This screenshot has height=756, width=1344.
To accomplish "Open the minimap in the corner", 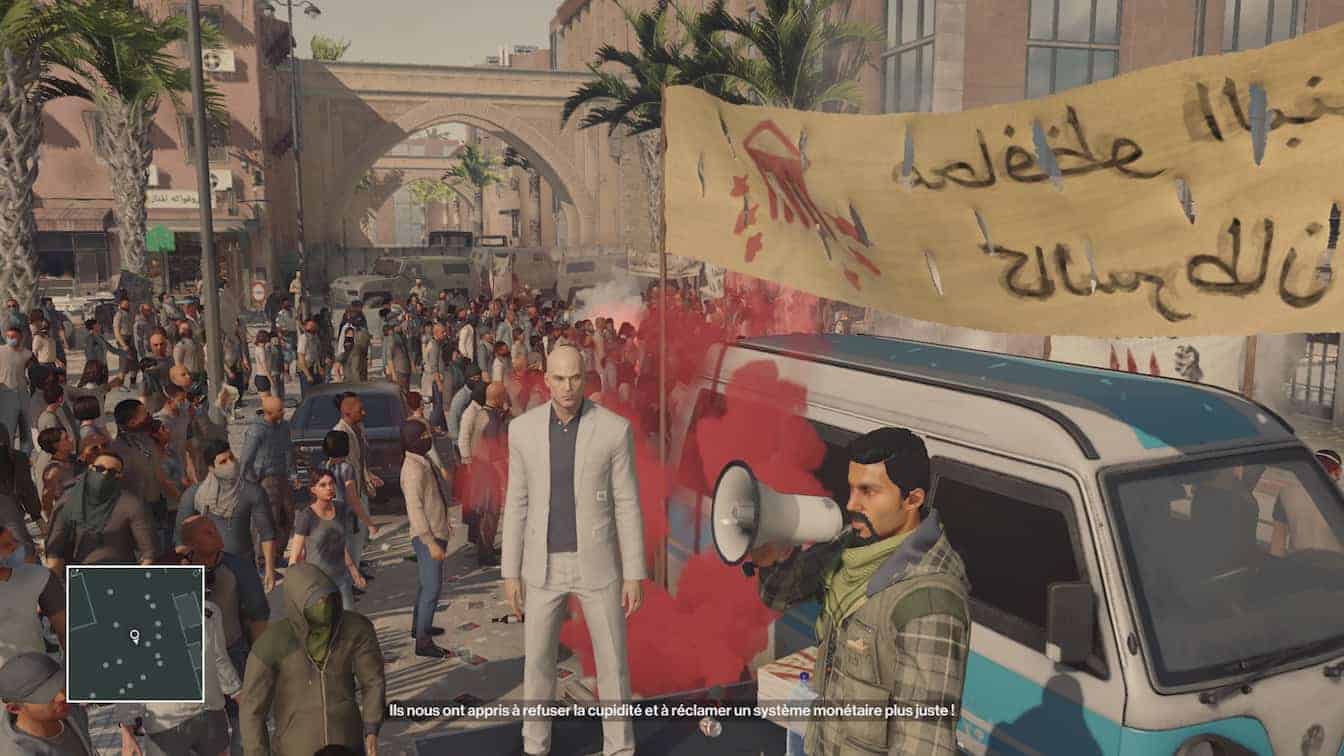I will (135, 633).
